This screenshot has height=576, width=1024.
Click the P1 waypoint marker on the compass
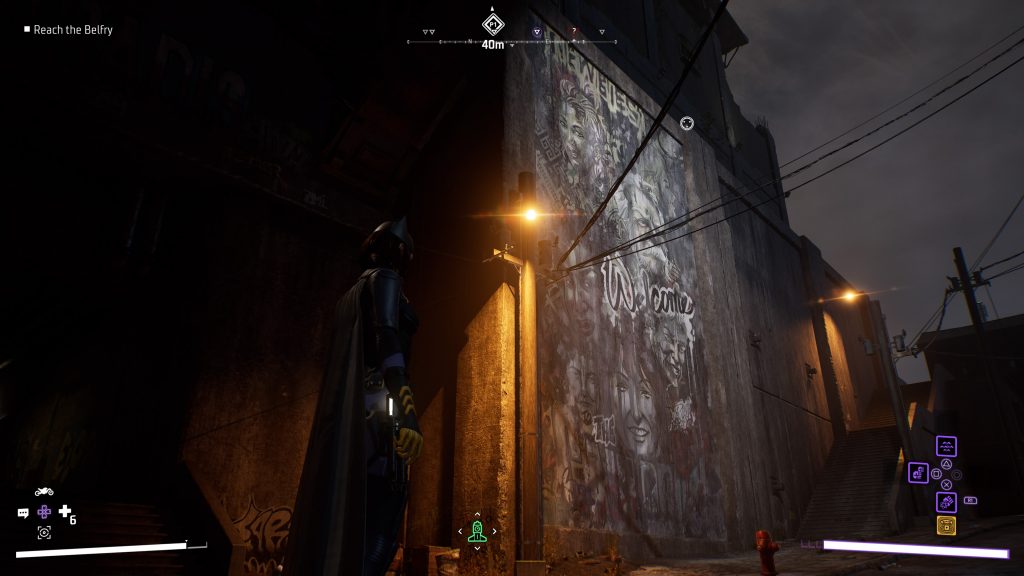point(492,23)
